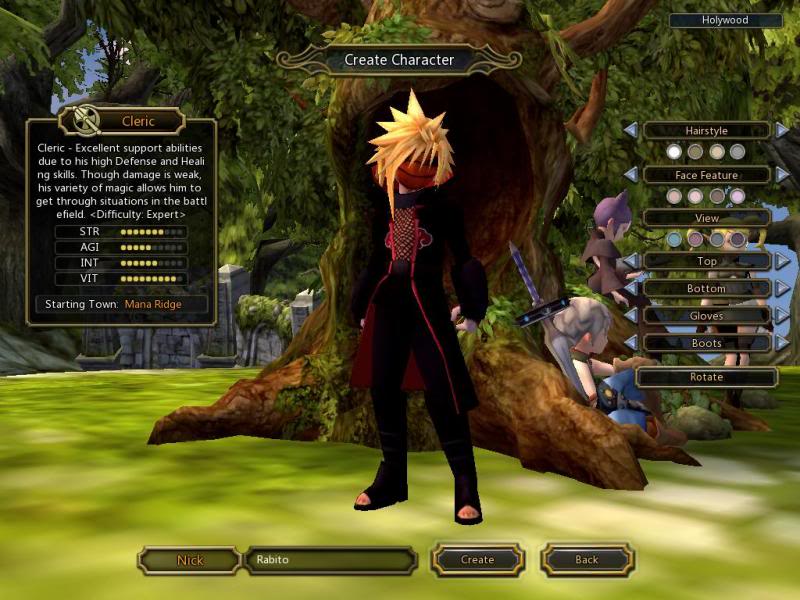Focus the nickname field containing Rabito
The image size is (800, 600).
pos(330,560)
